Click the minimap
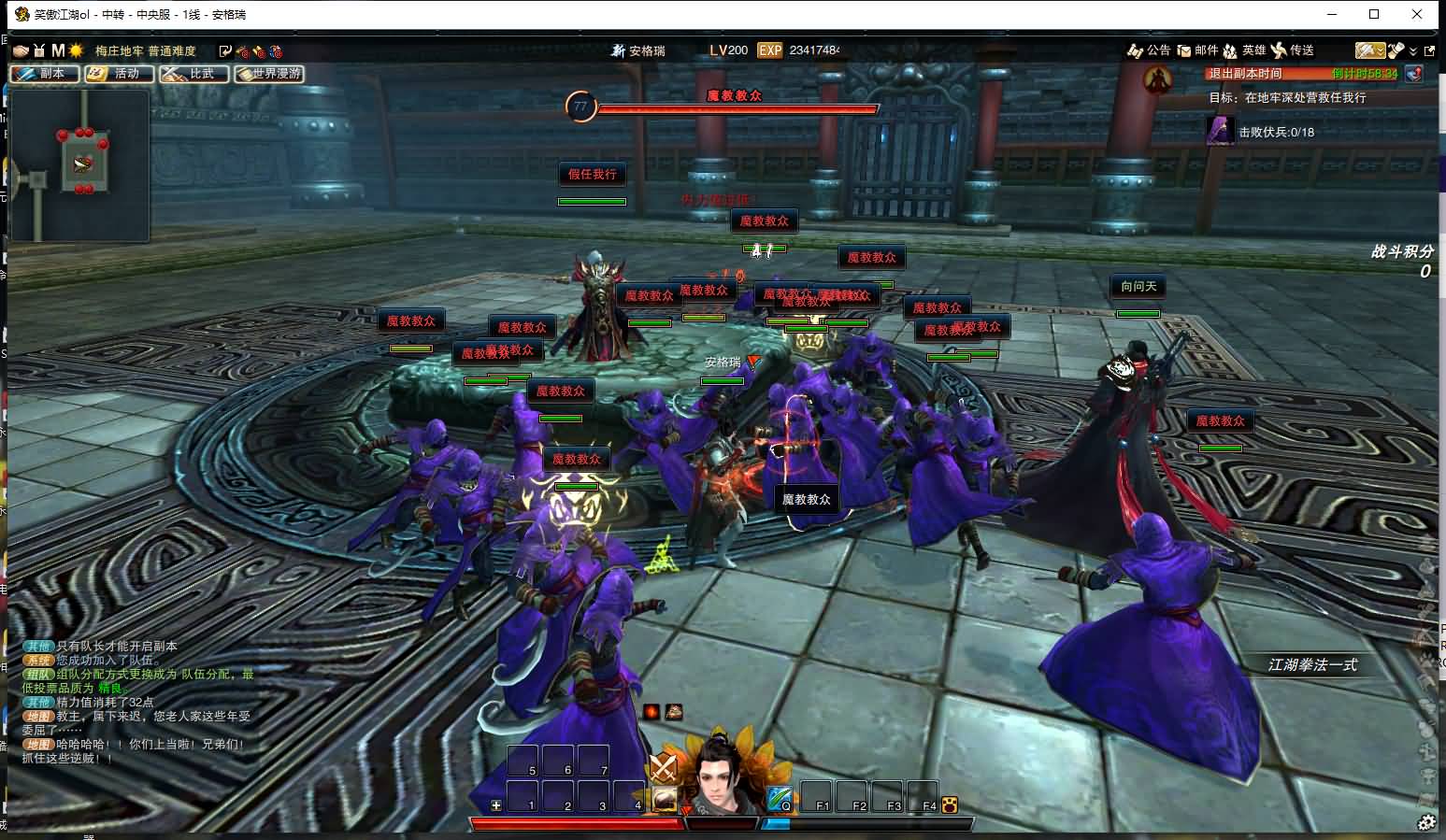This screenshot has width=1446, height=840. tap(79, 165)
